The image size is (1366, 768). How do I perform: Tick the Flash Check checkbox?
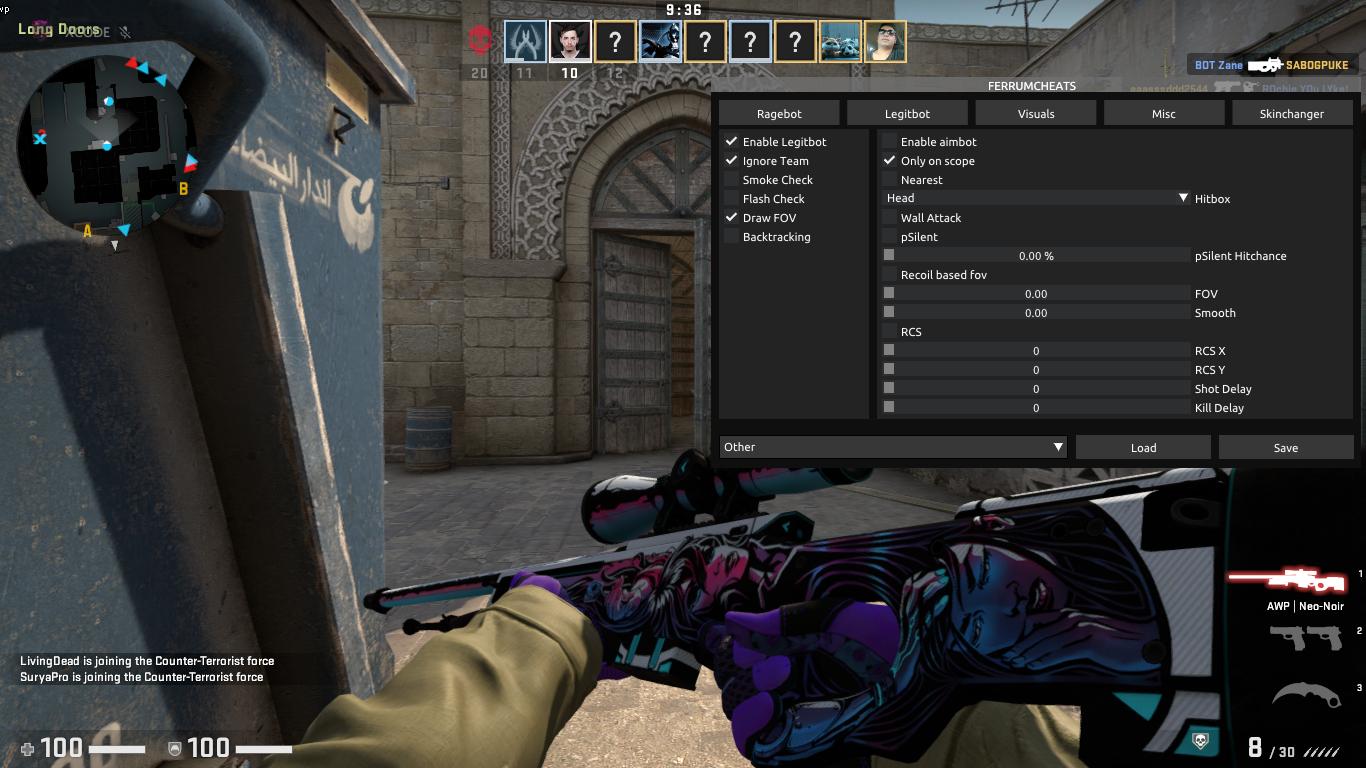(732, 199)
